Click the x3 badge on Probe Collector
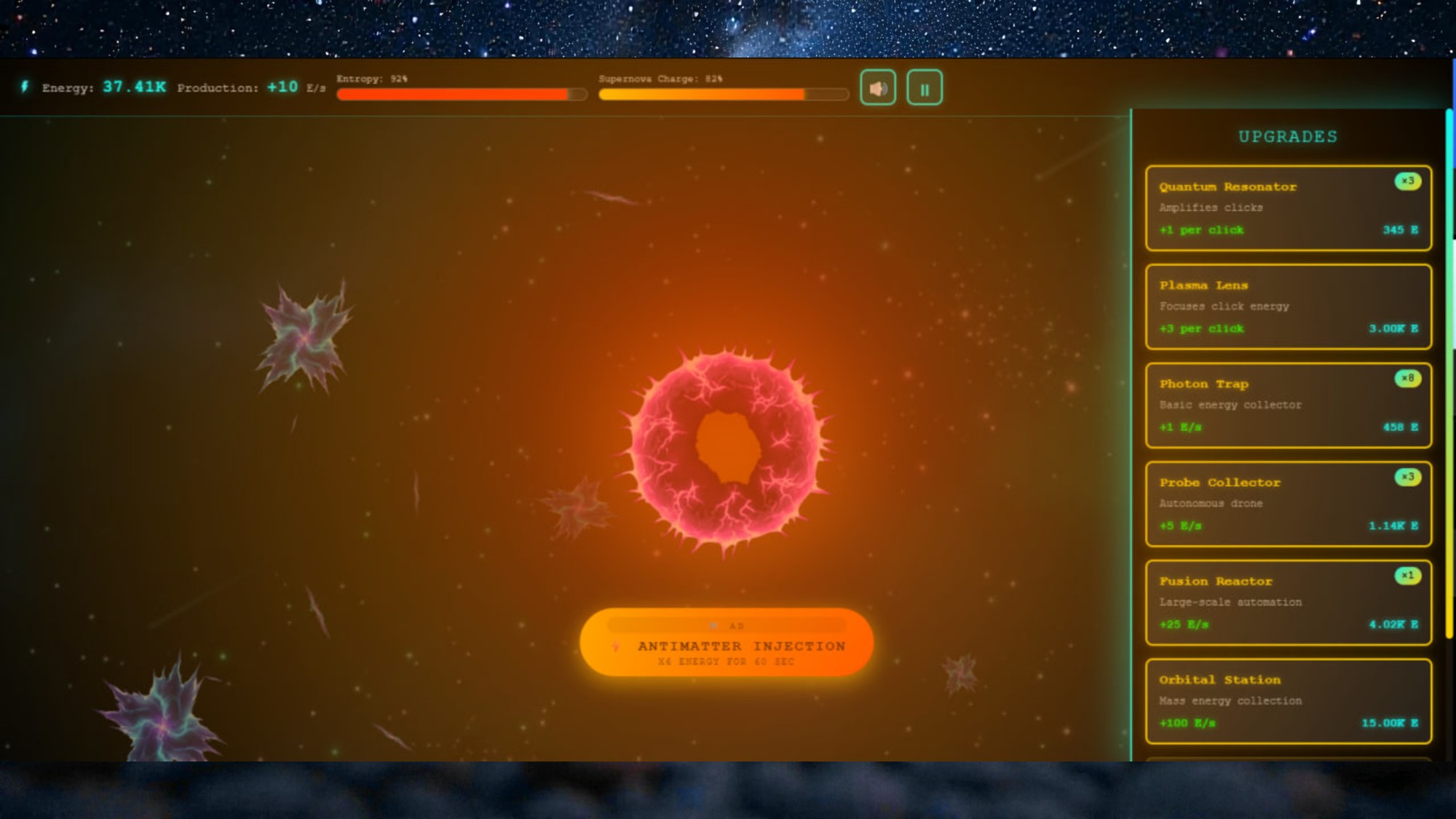The image size is (1456, 819). point(1406,477)
